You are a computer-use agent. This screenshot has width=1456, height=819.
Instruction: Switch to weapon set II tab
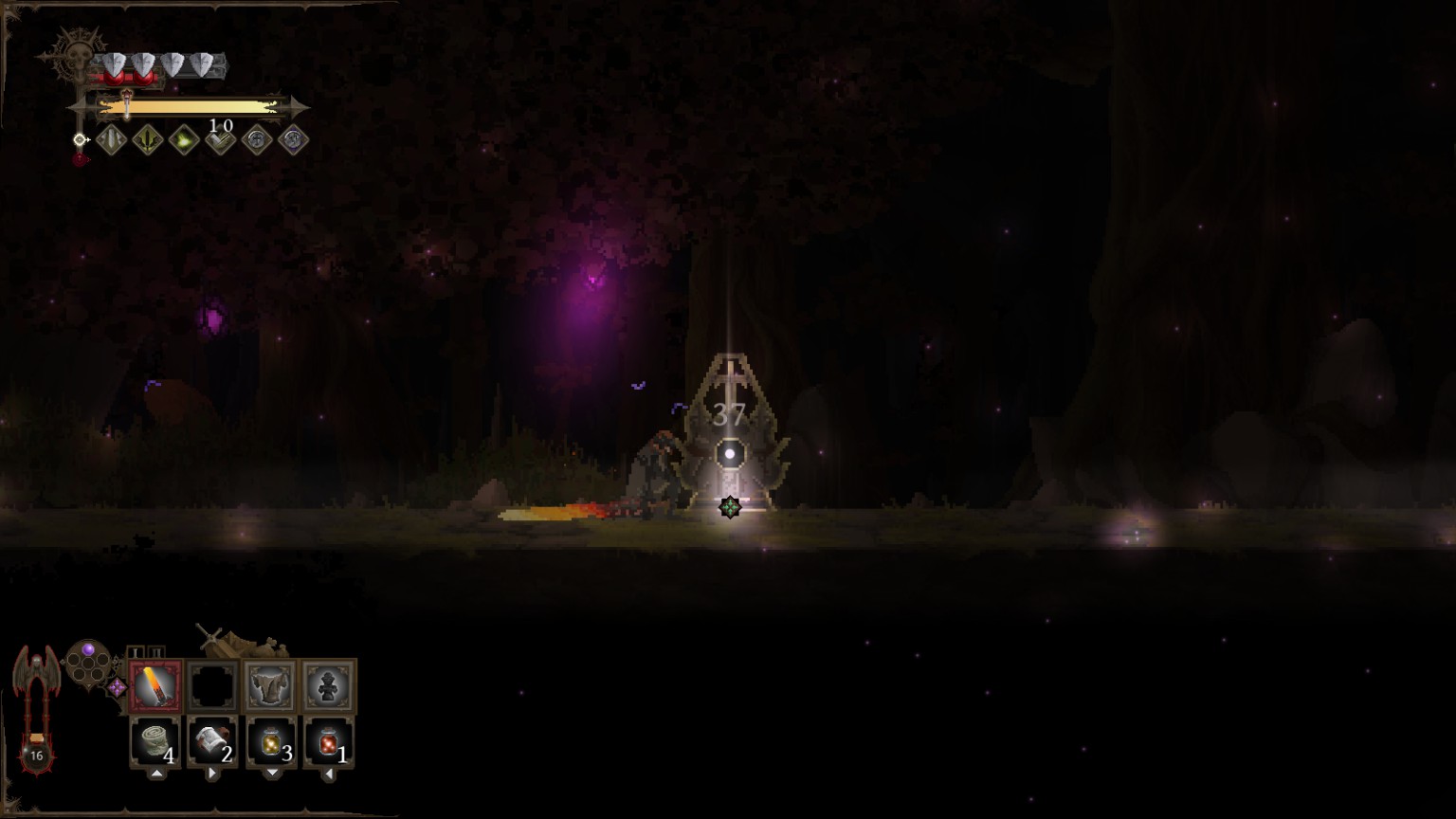point(157,652)
